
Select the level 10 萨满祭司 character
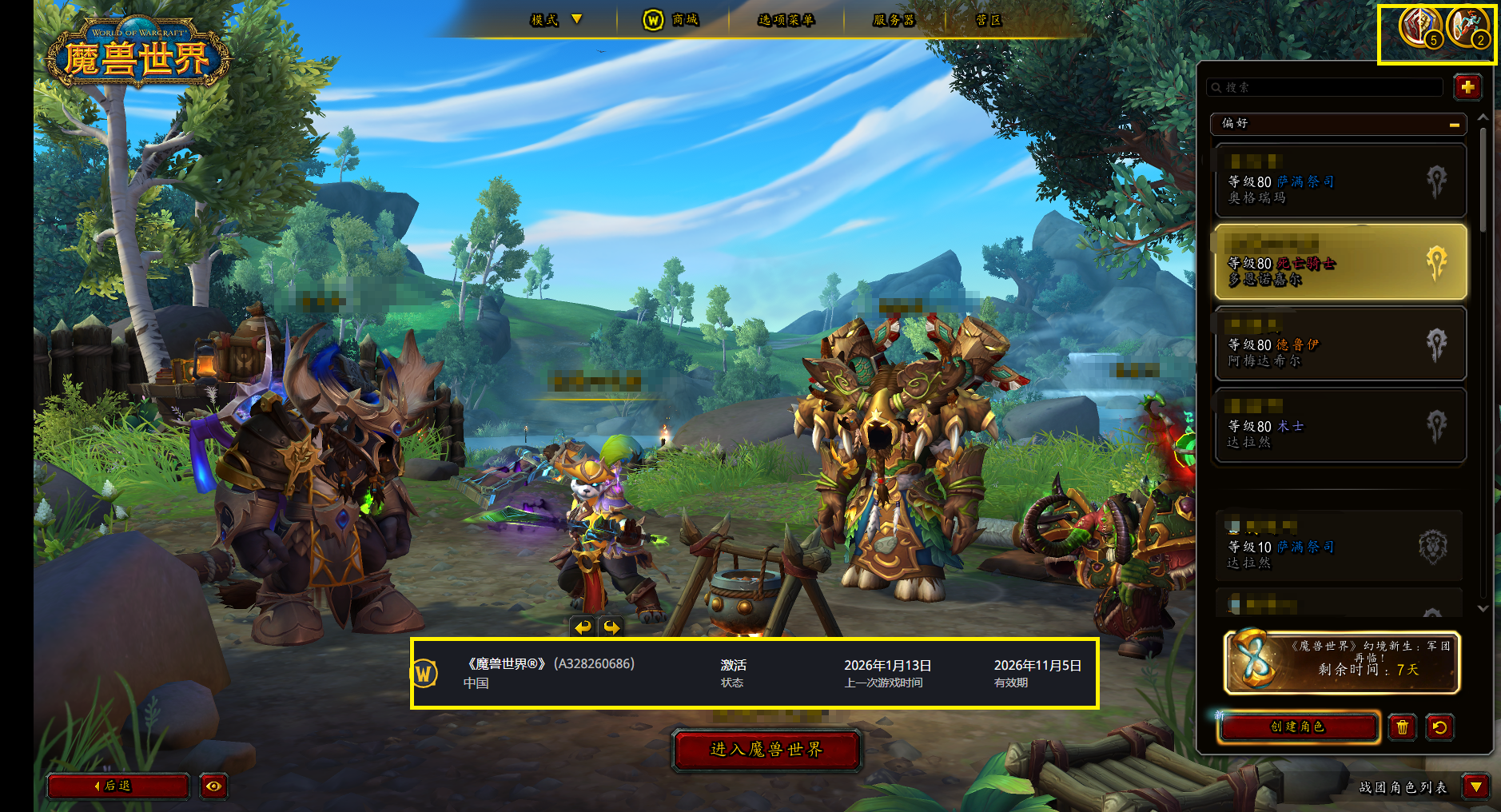pyautogui.click(x=1340, y=547)
